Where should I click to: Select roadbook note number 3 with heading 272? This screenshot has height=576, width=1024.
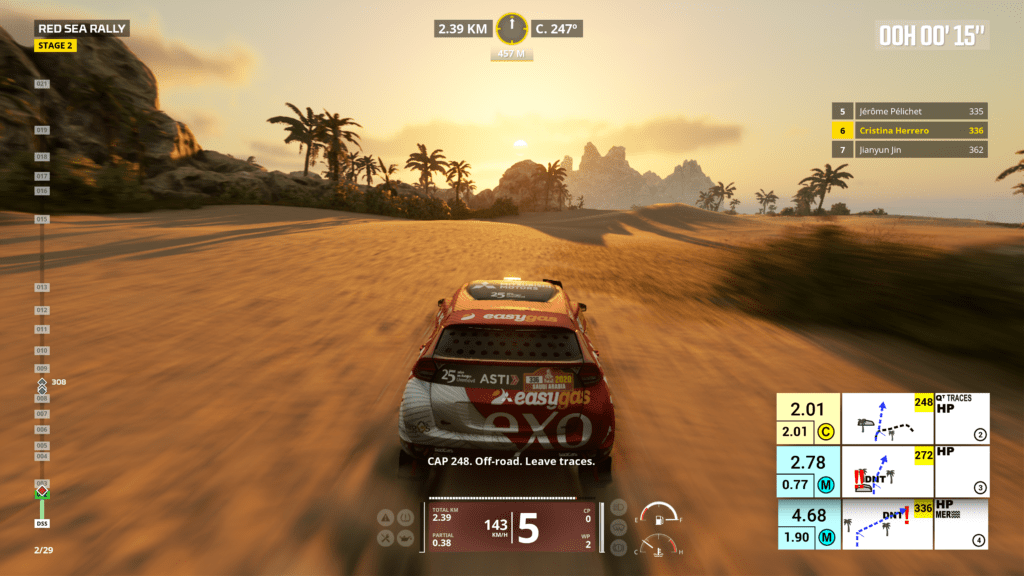[883, 471]
